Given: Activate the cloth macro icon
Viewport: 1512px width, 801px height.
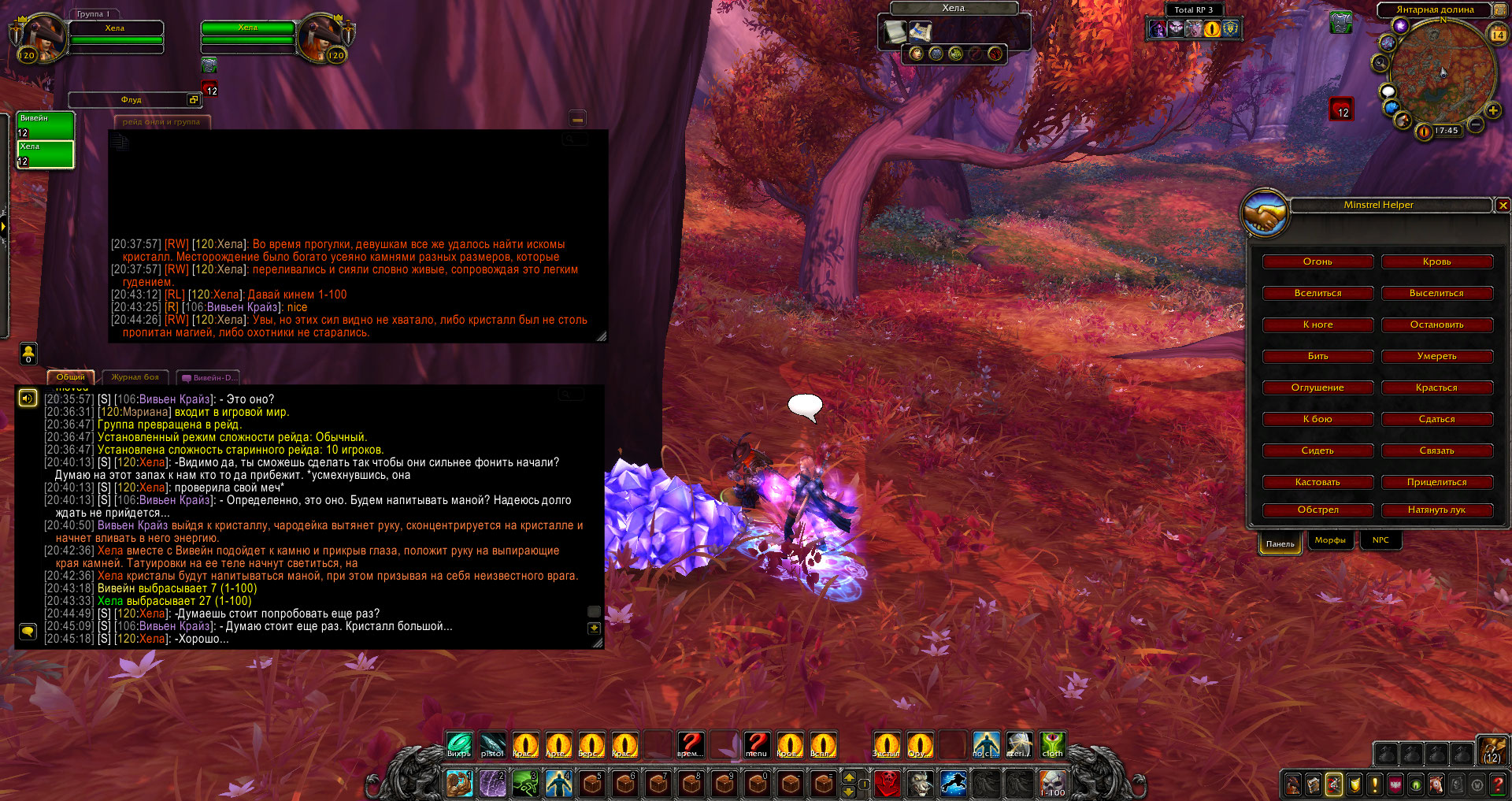Looking at the screenshot, I should [x=1052, y=744].
